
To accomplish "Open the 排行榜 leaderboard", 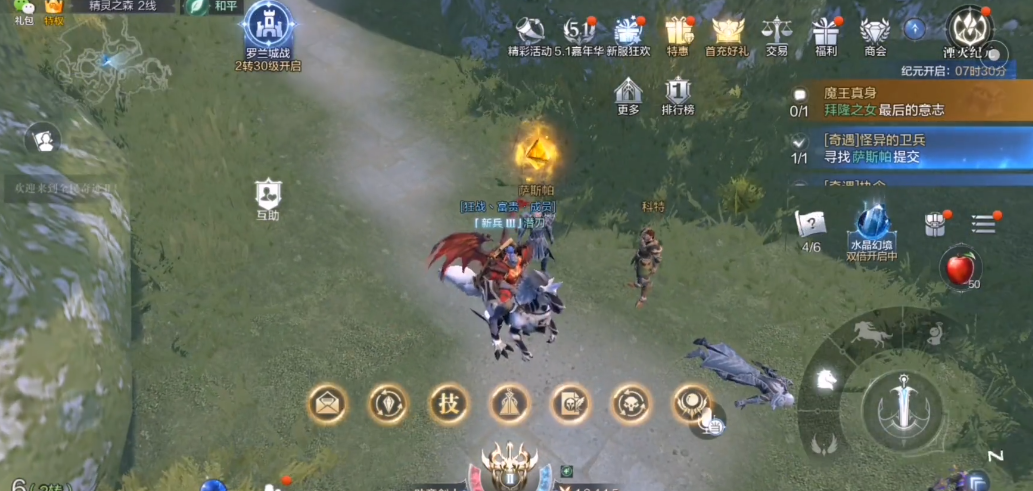I will point(678,94).
